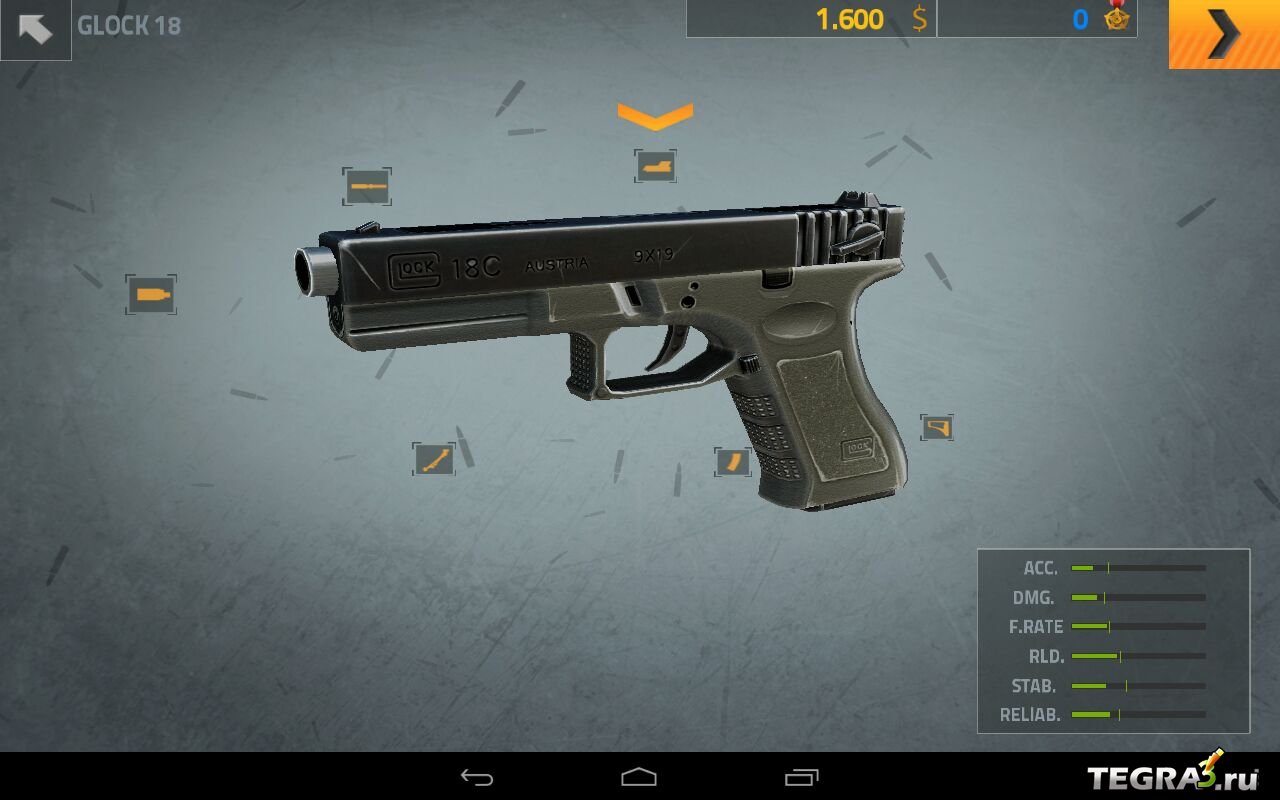The width and height of the screenshot is (1280, 800).
Task: Tap the Android home button
Action: coord(639,777)
